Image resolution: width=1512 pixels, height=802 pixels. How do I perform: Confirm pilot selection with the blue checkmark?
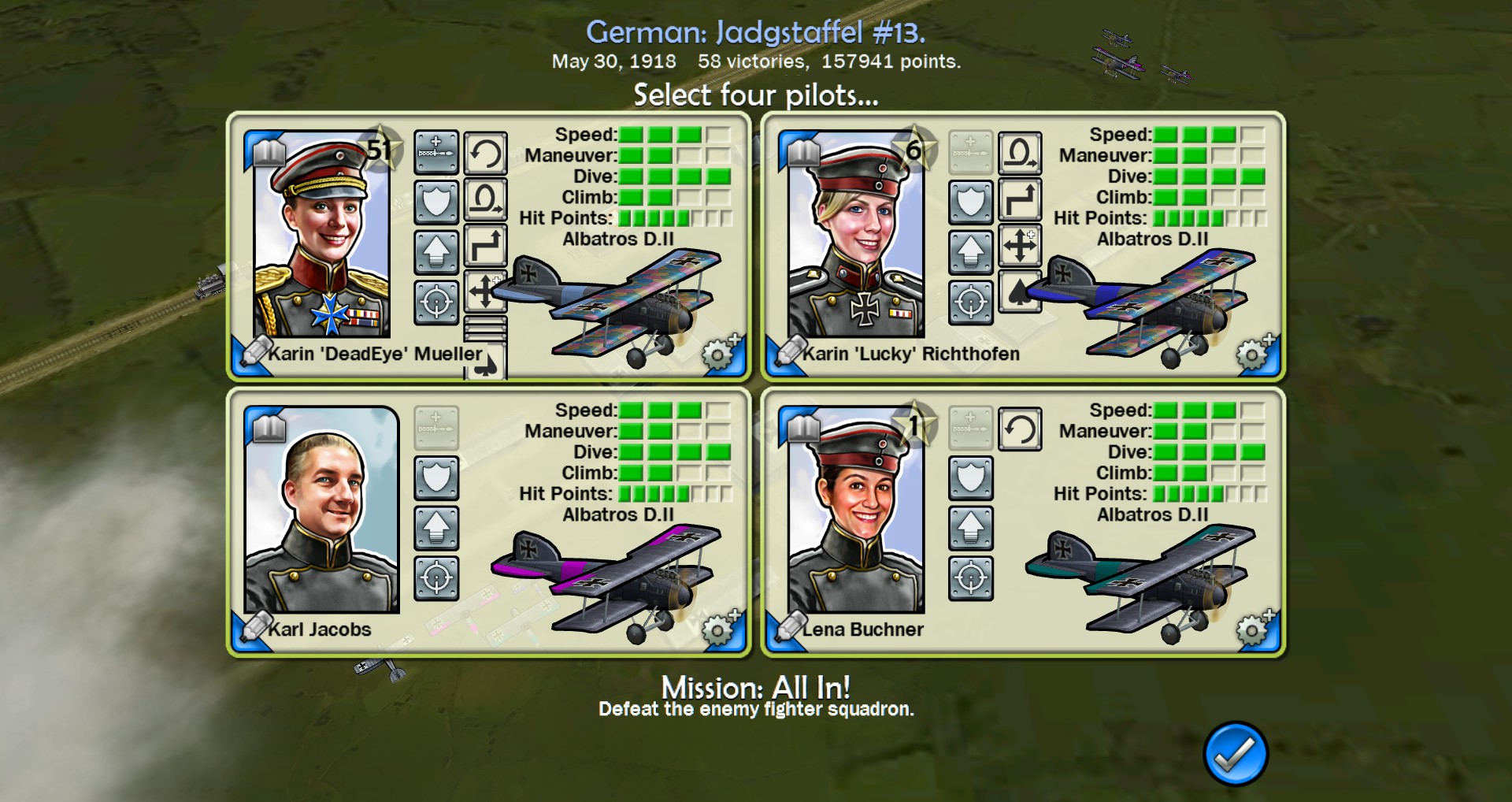coord(1235,754)
